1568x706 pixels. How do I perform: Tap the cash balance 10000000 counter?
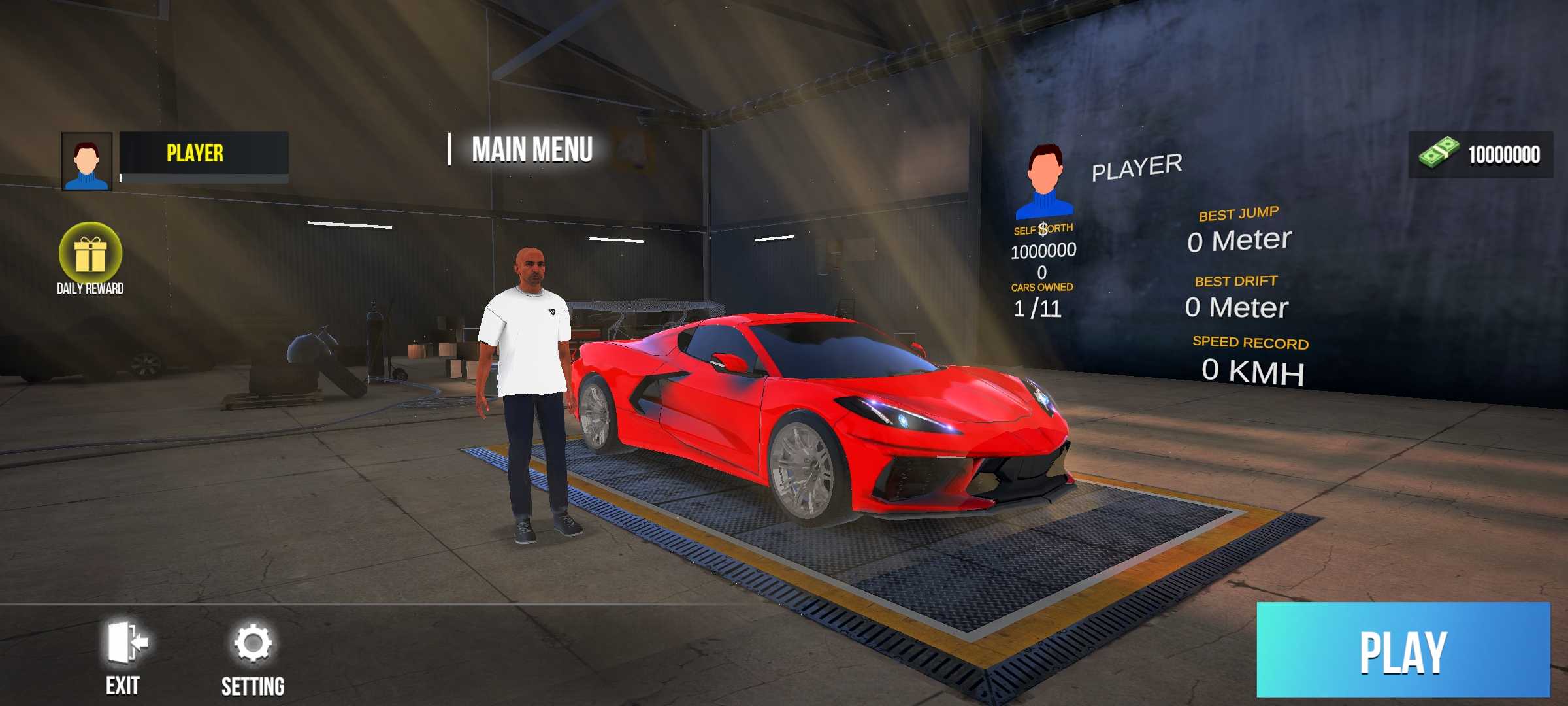1480,154
